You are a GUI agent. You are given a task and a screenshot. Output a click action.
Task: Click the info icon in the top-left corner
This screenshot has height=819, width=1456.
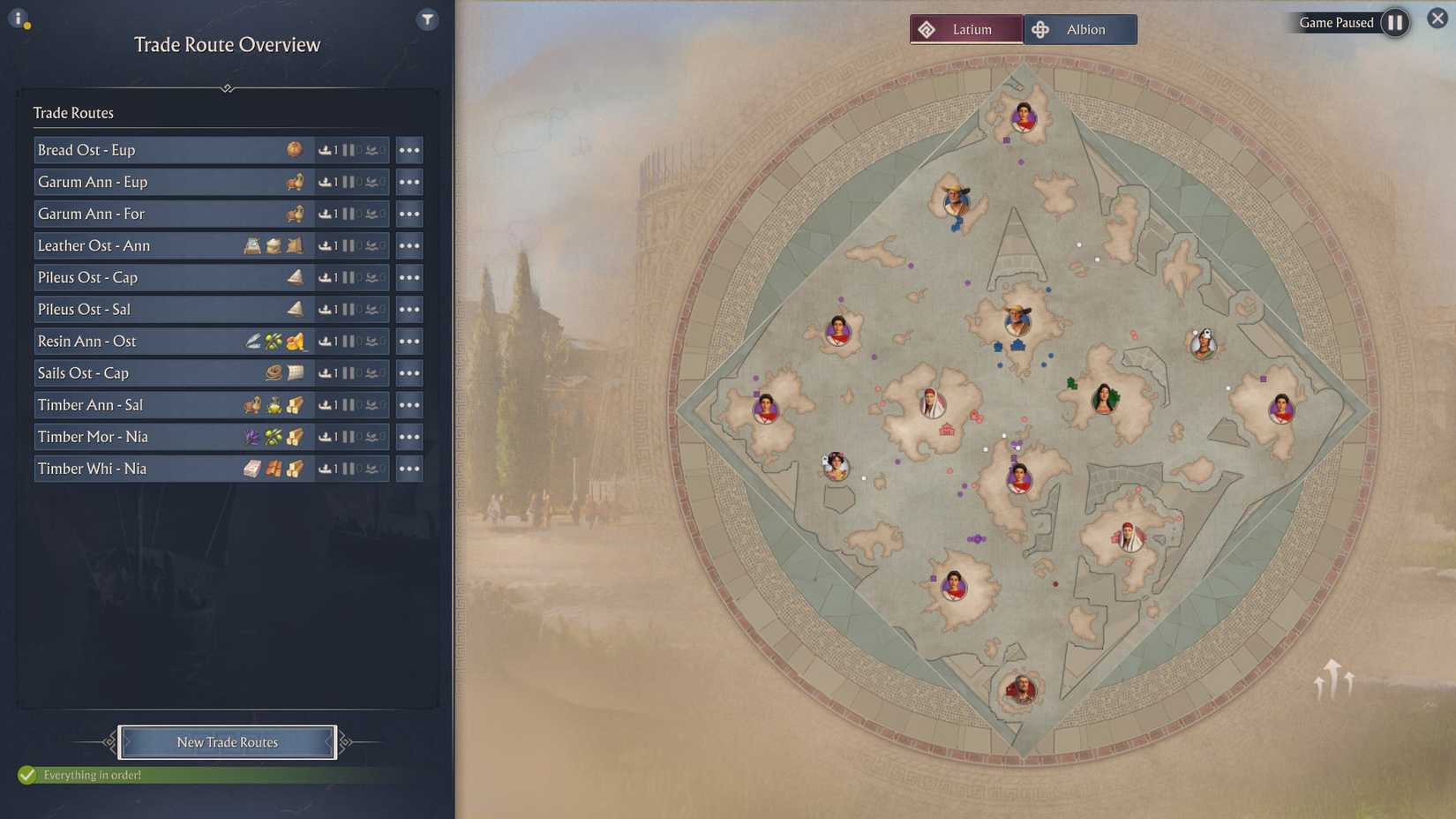[x=19, y=18]
